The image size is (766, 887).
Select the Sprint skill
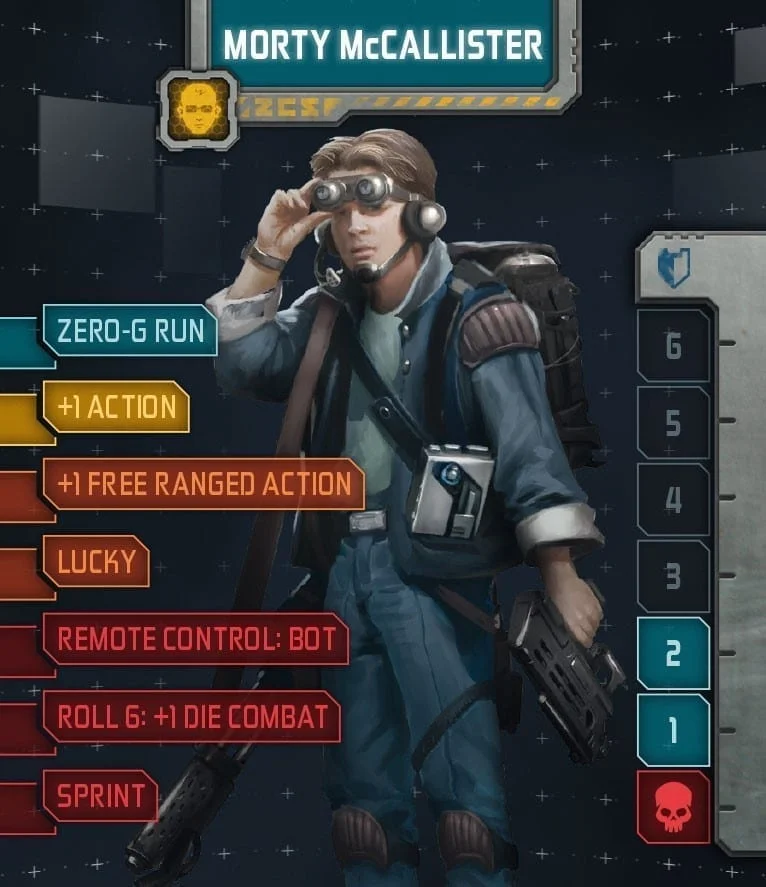[100, 796]
